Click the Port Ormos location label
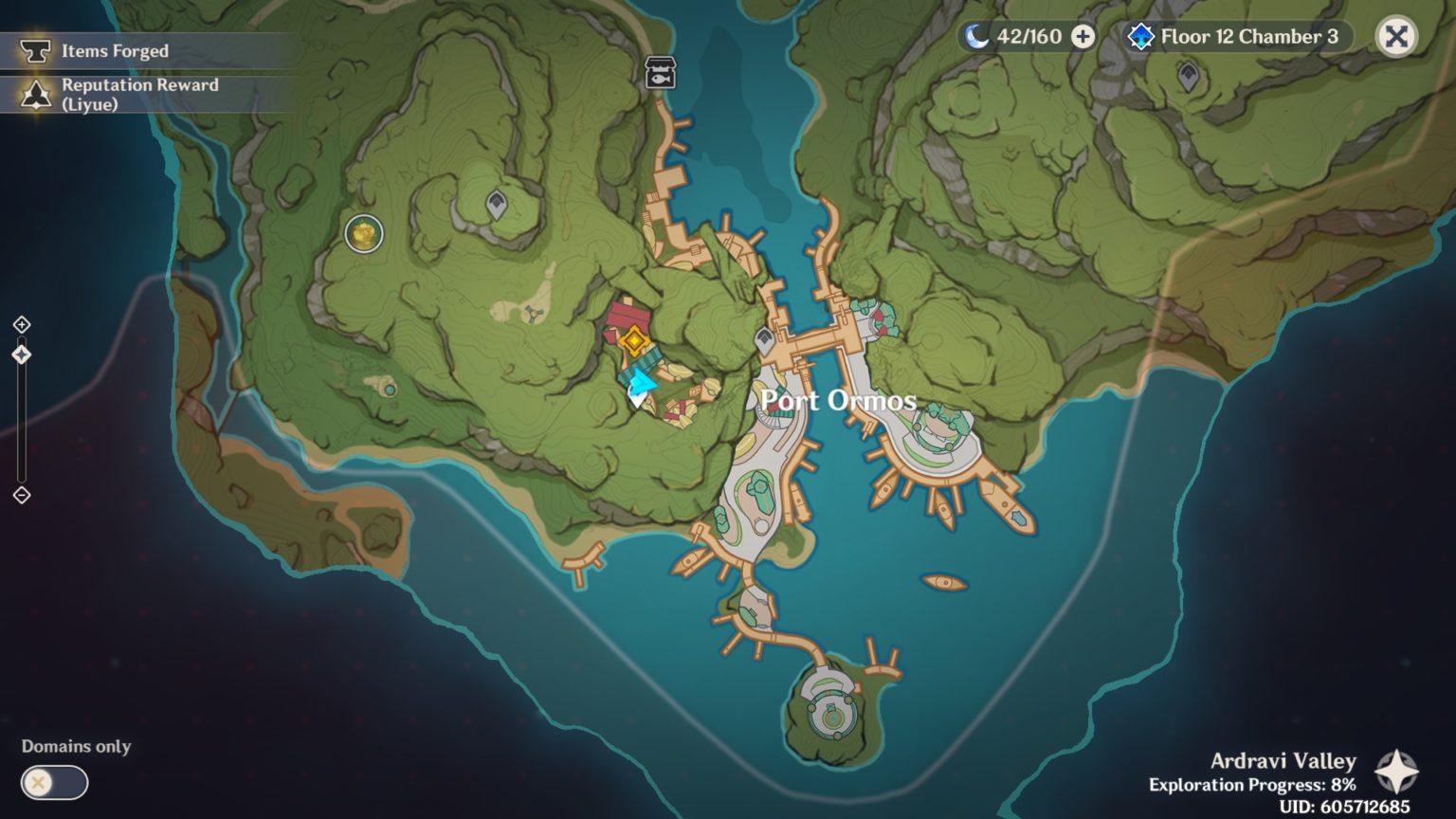The height and width of the screenshot is (819, 1456). [x=837, y=400]
